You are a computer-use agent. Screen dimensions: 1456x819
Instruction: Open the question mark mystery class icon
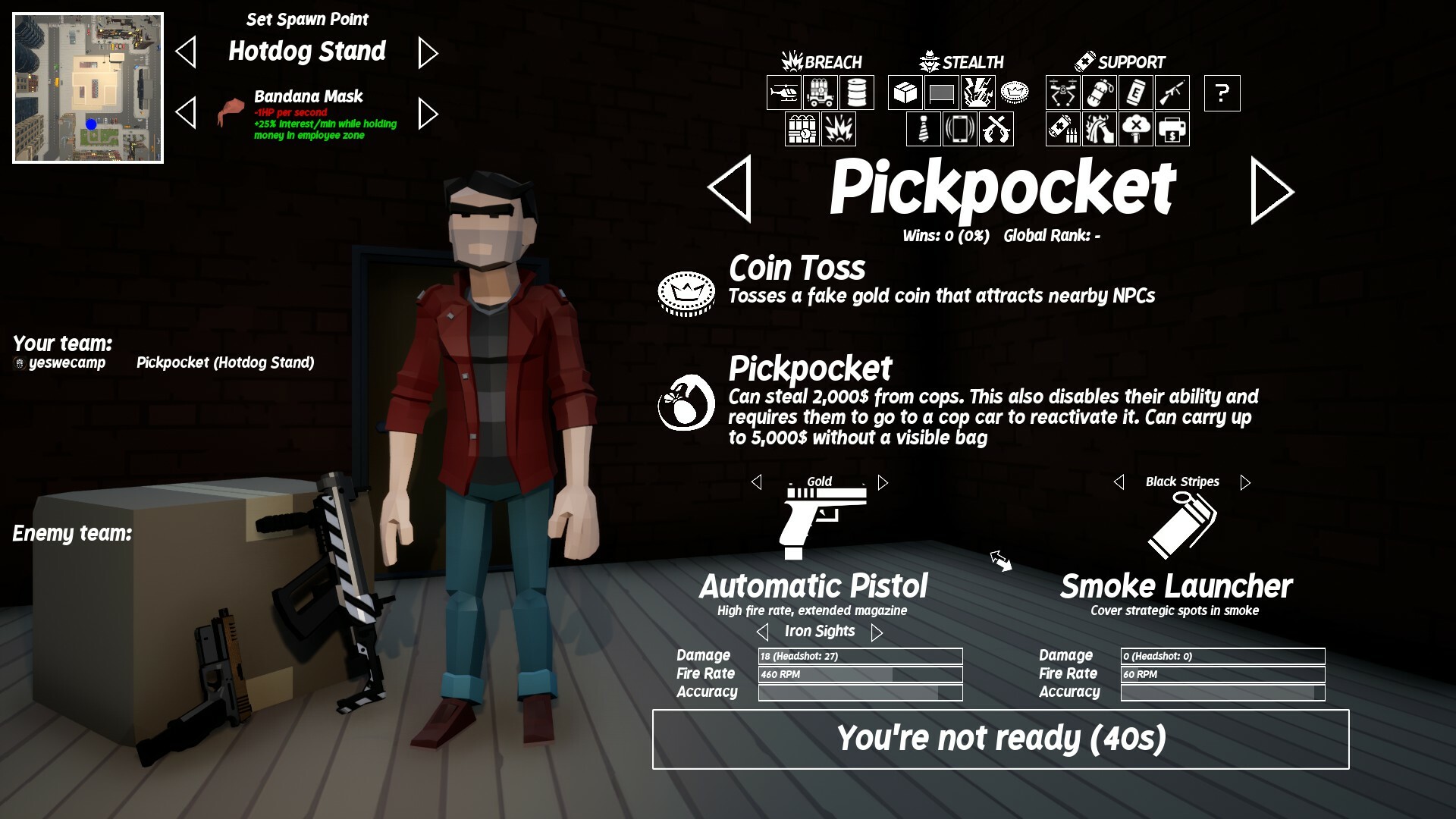click(x=1222, y=93)
